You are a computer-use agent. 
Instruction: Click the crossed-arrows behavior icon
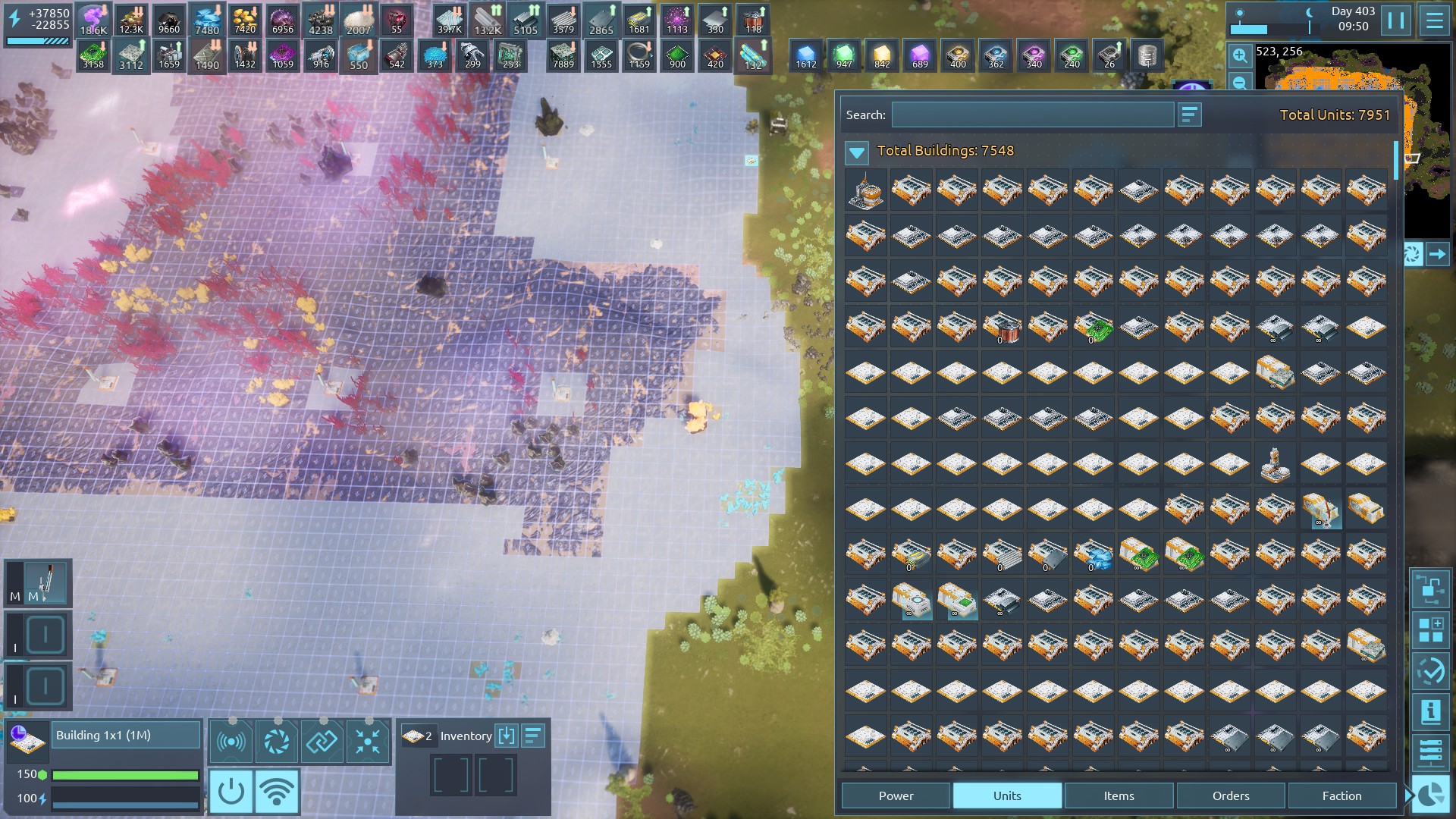368,742
